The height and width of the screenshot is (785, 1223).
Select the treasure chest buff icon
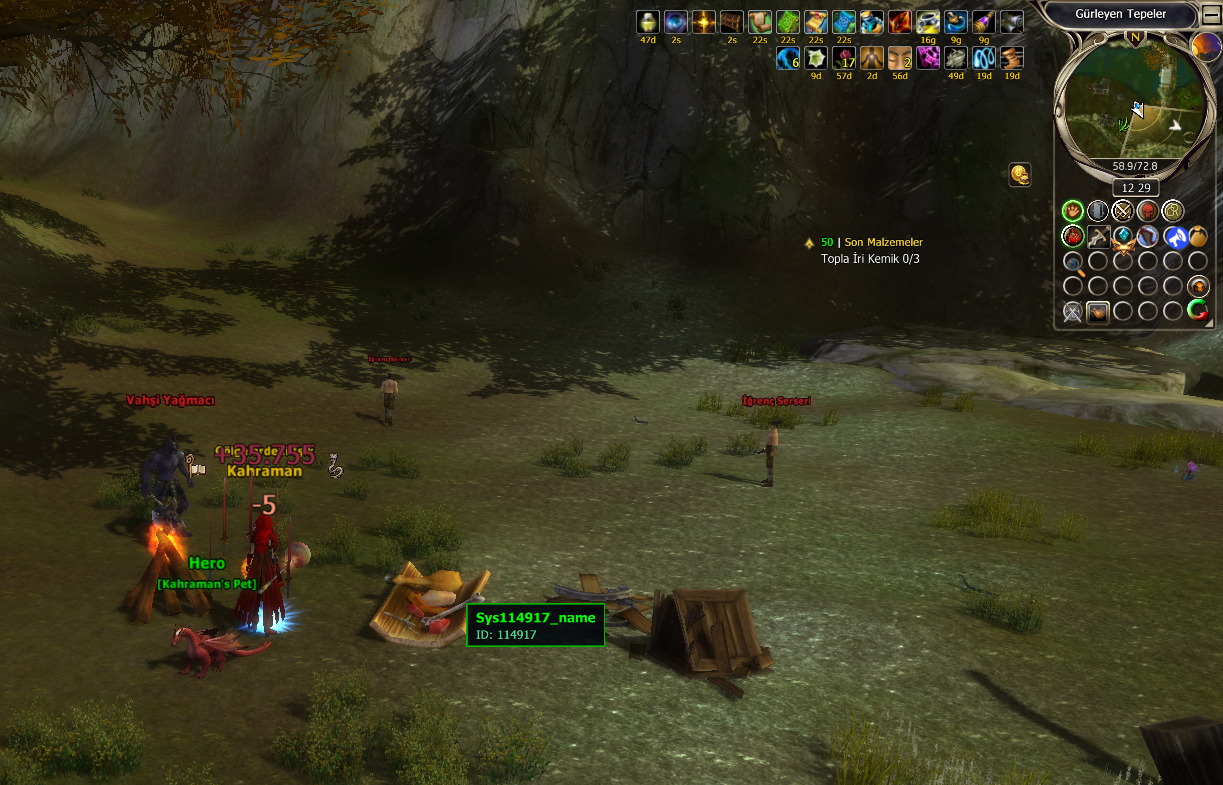click(732, 22)
